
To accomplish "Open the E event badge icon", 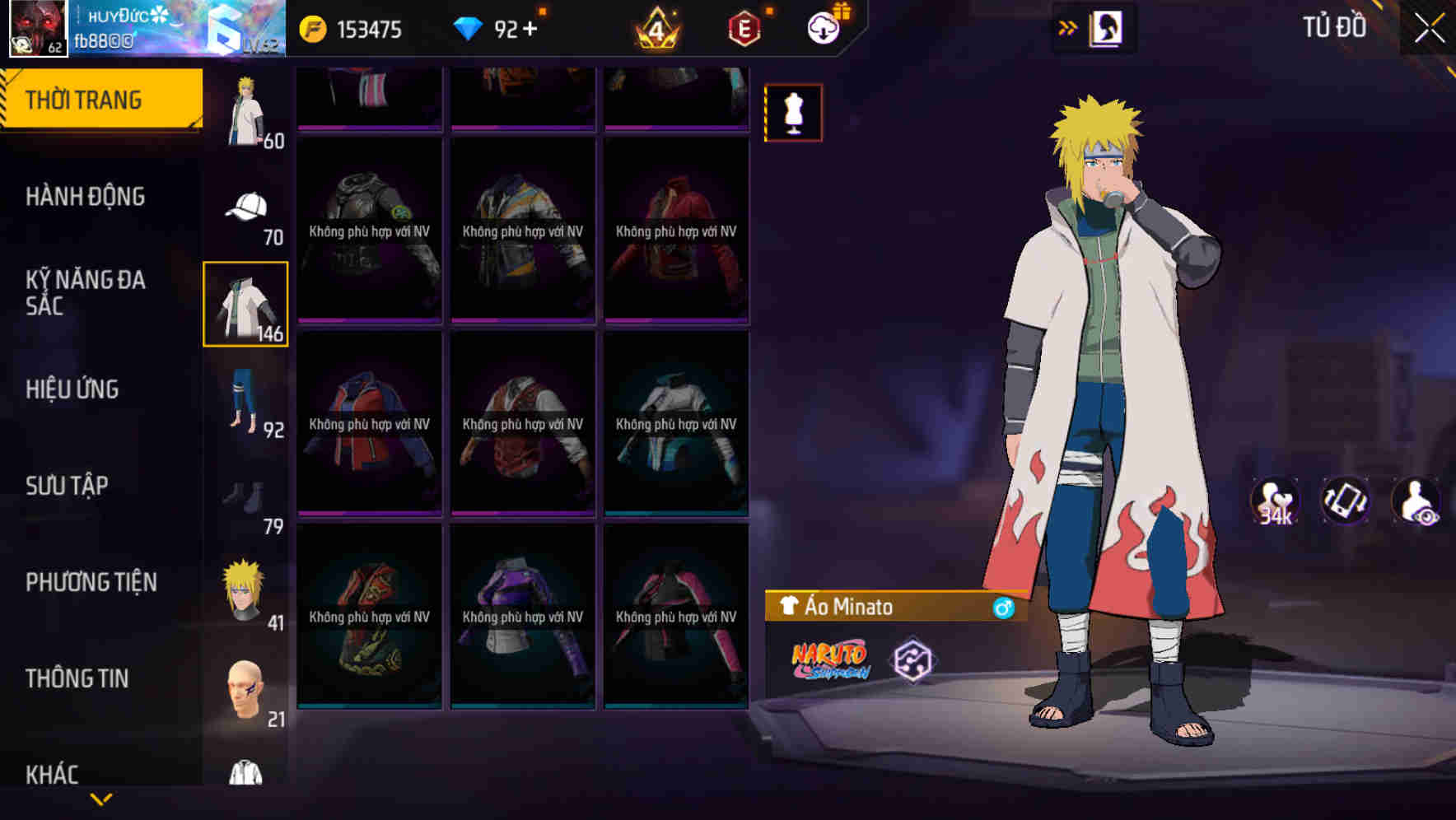I will click(x=743, y=27).
